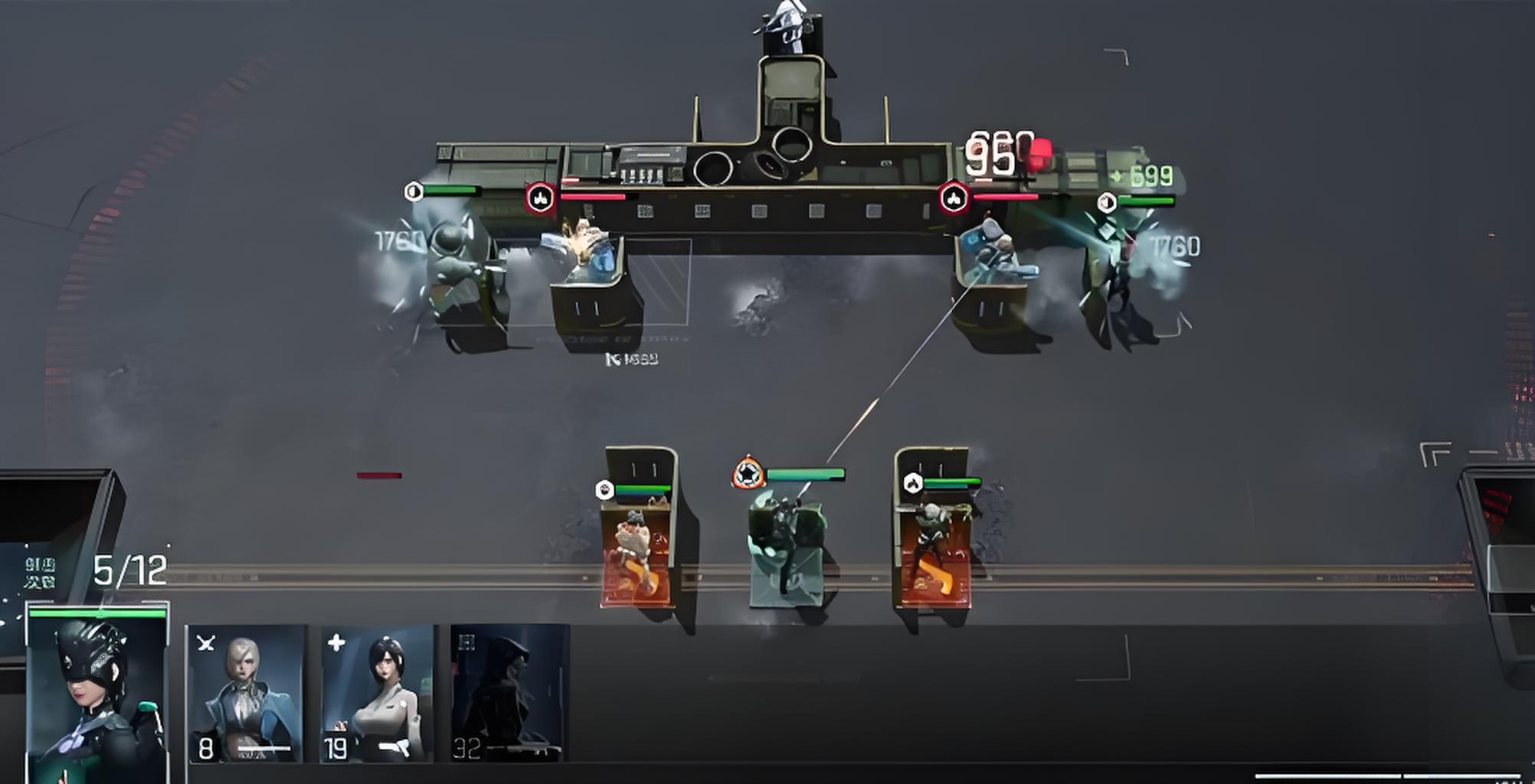
Task: Select the hooded character card costing 32
Action: (509, 694)
